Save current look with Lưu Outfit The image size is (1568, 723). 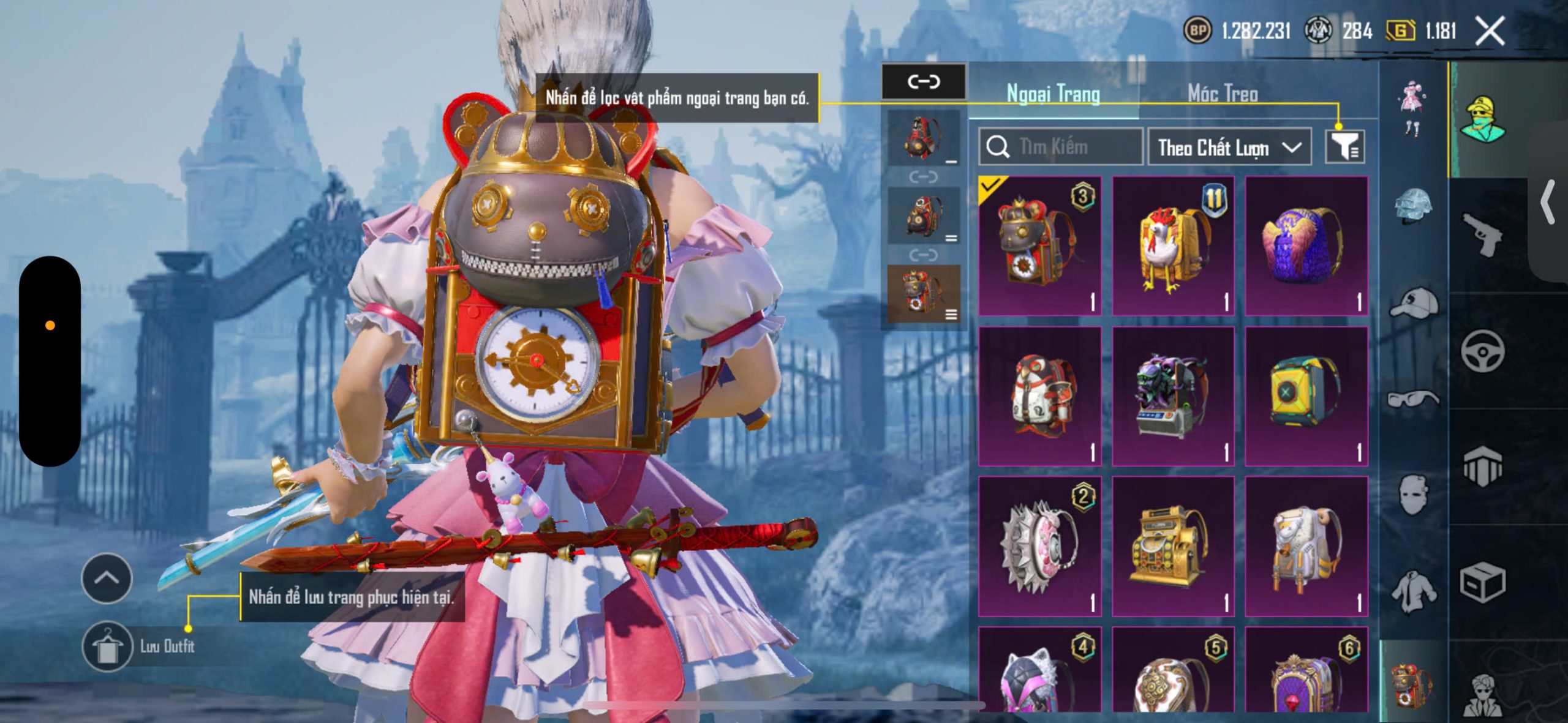point(108,646)
